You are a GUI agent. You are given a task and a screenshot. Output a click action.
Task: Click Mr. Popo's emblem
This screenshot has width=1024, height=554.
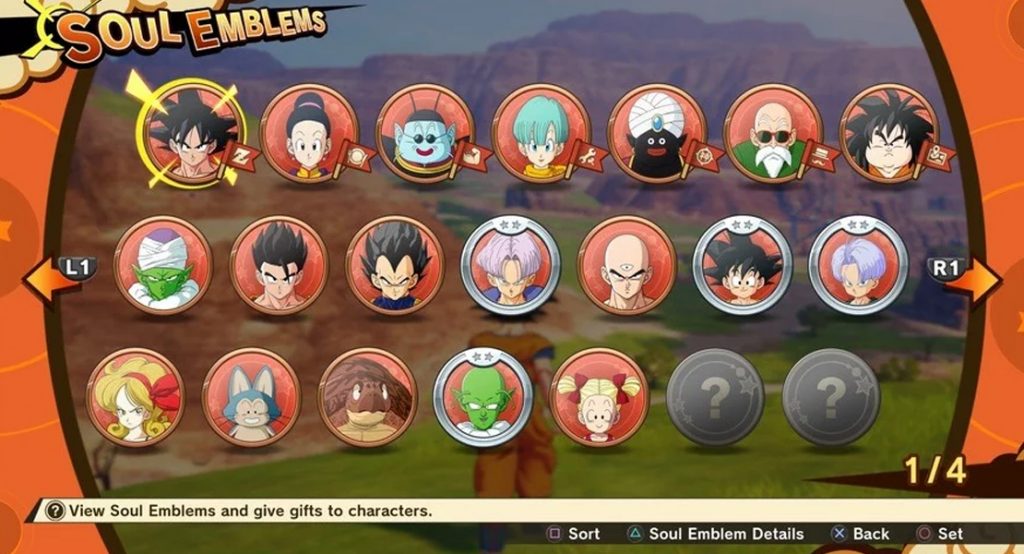tap(657, 134)
